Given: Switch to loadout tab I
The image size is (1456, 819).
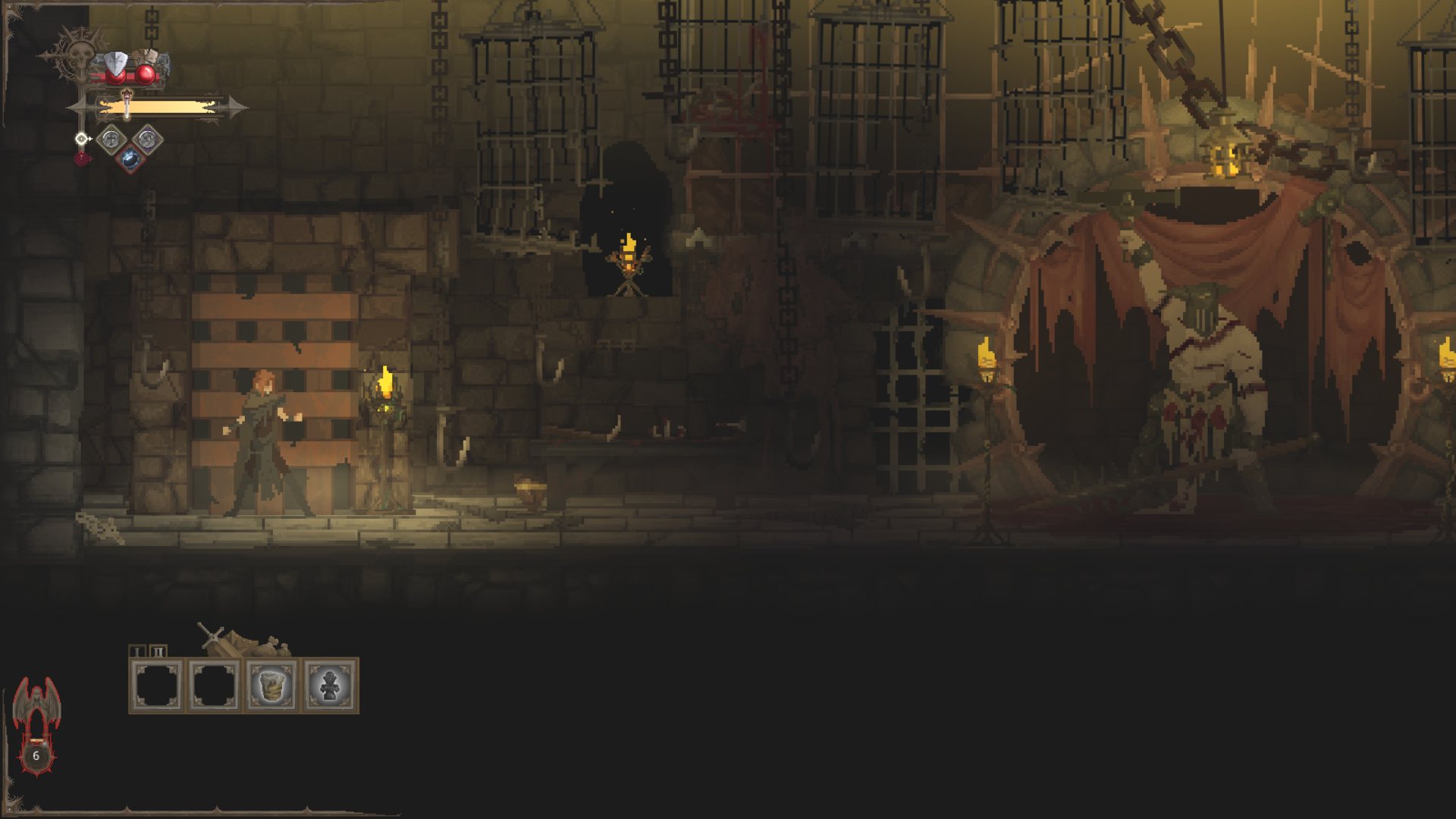Looking at the screenshot, I should [137, 651].
